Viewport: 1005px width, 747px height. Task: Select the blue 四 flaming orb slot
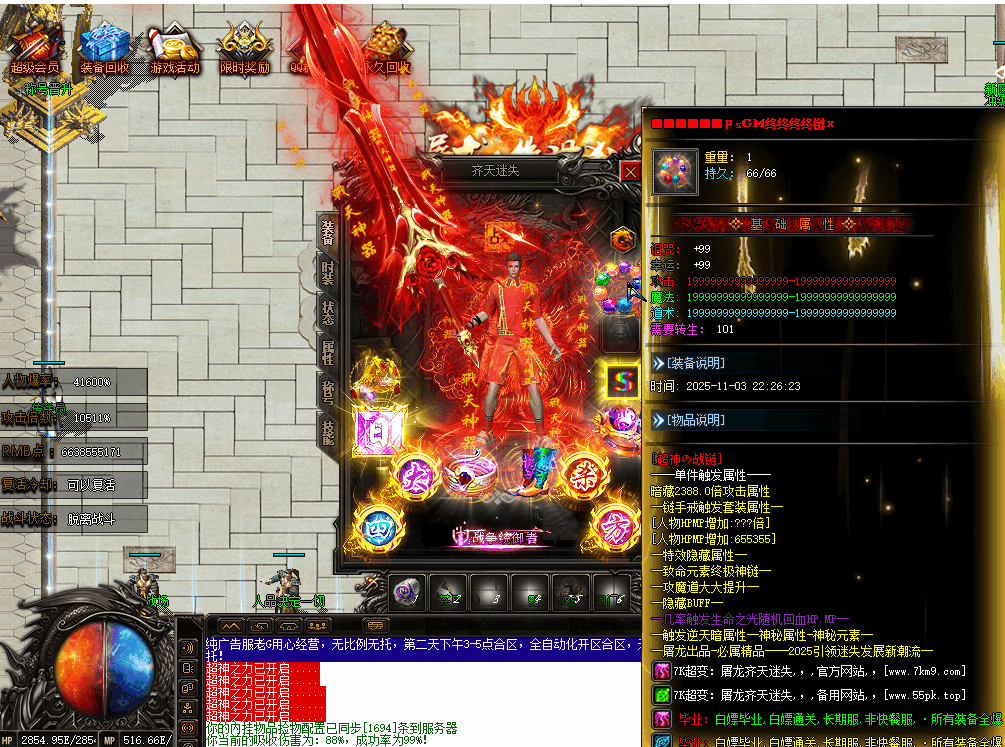click(x=376, y=524)
